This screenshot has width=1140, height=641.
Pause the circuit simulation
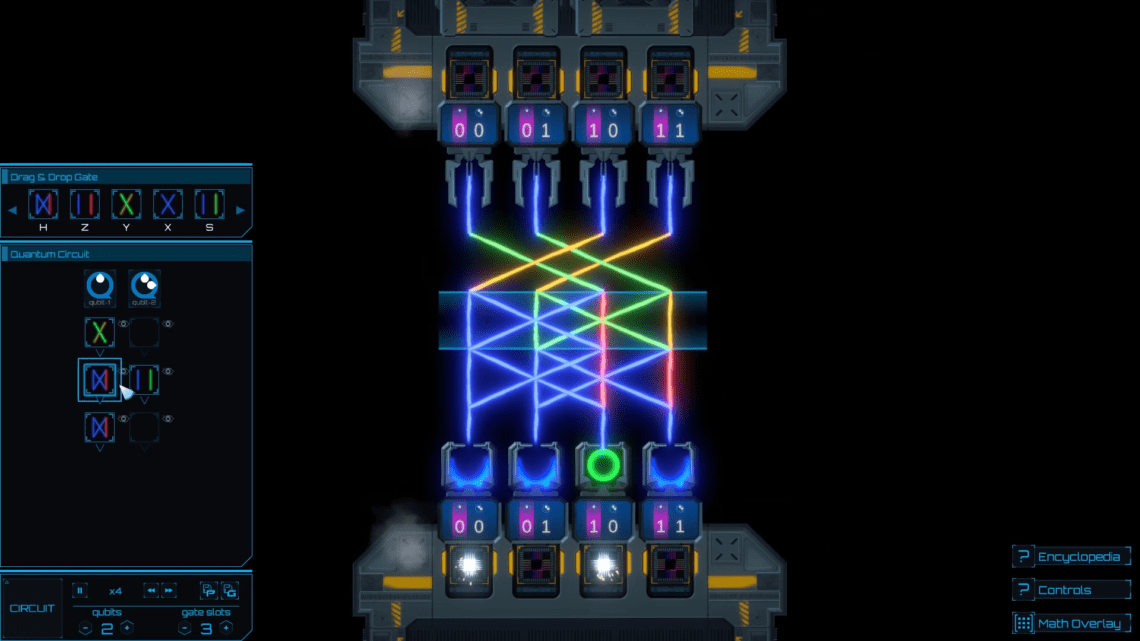(80, 590)
